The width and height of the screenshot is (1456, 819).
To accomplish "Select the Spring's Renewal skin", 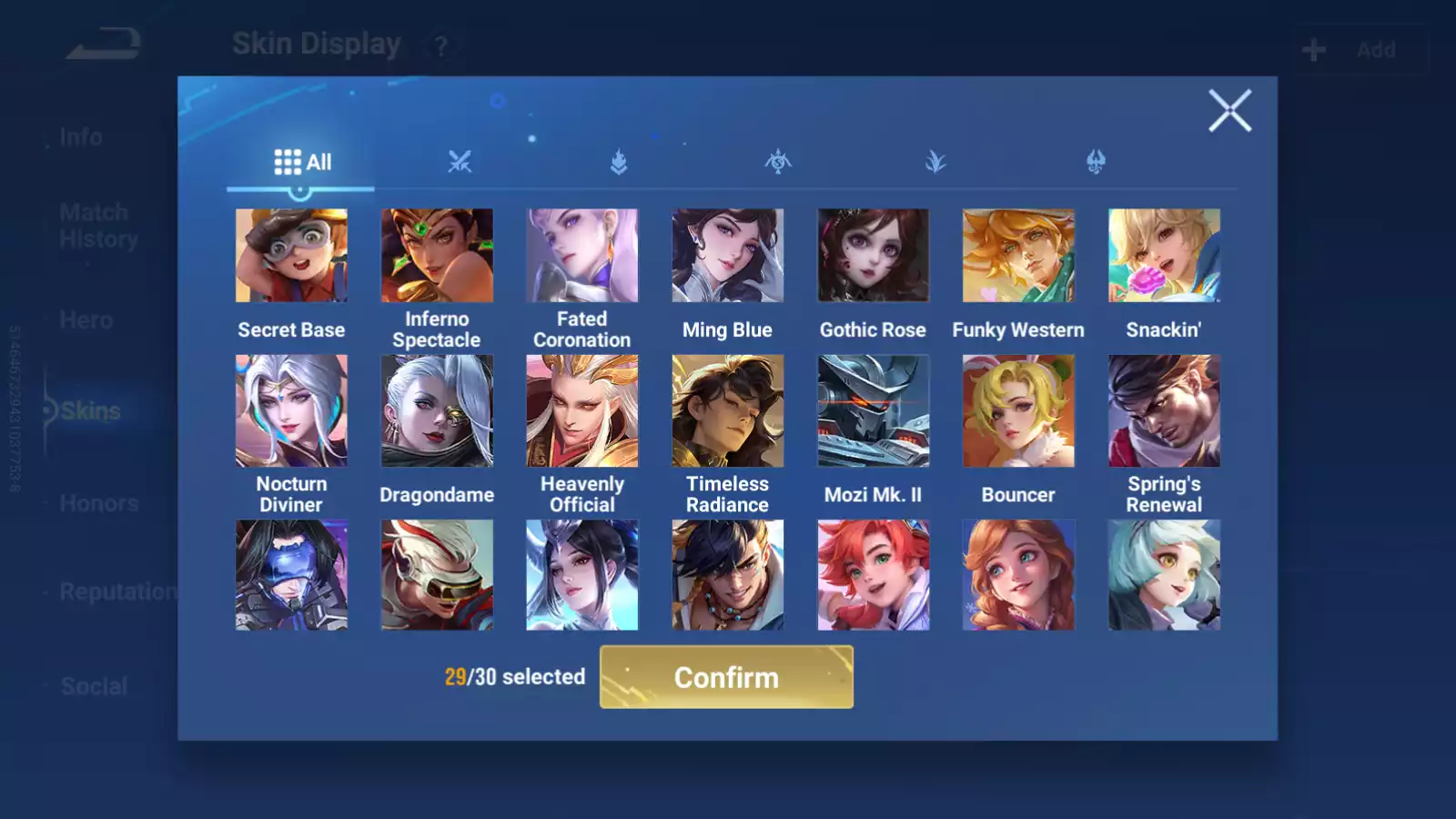I will pos(1164,410).
